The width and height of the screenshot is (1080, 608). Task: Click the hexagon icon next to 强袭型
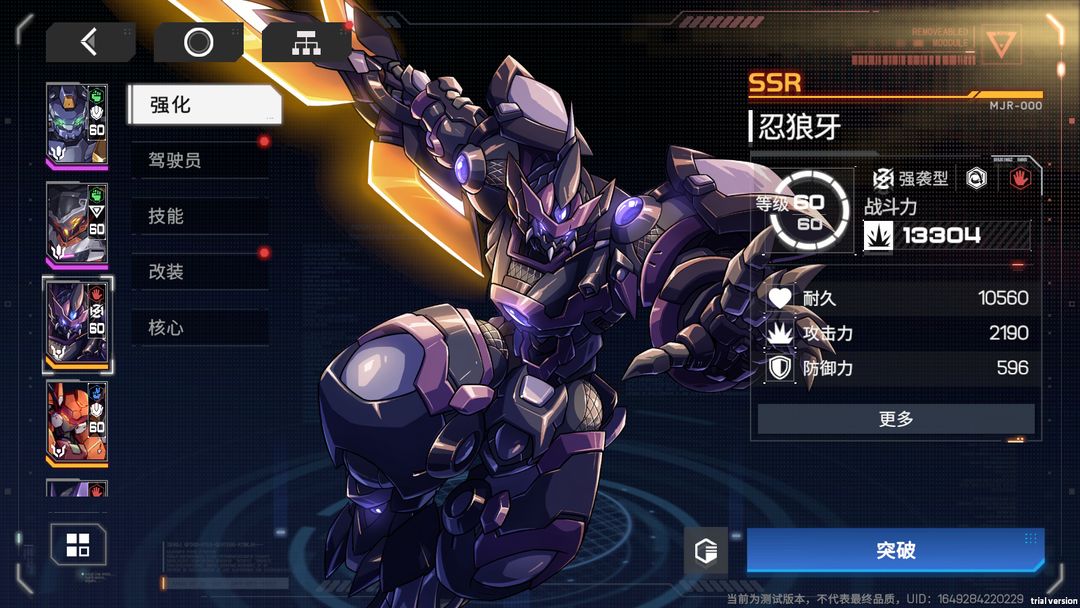pos(976,179)
